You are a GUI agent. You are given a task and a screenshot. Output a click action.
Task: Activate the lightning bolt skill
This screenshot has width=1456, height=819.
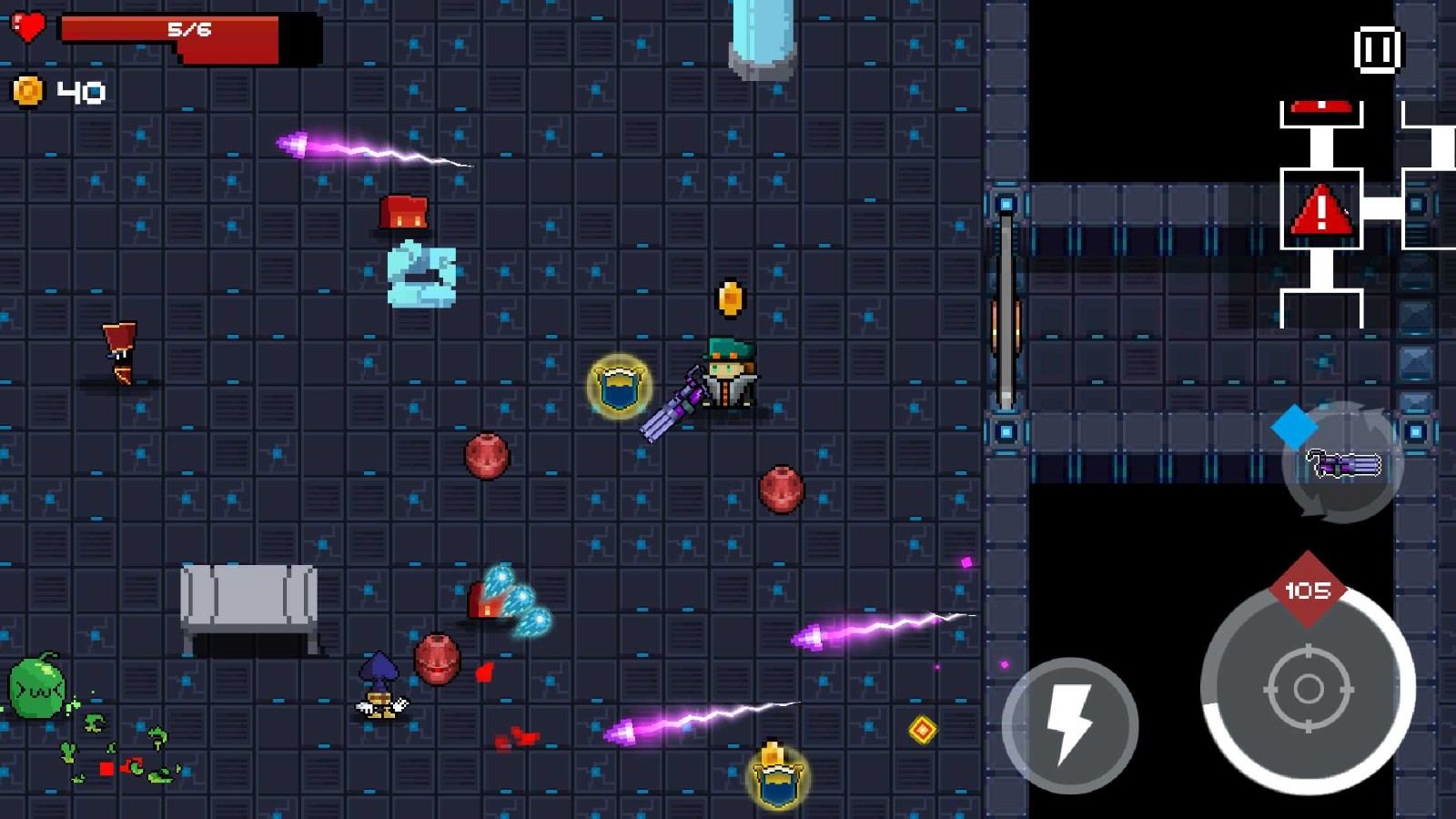tap(1069, 724)
